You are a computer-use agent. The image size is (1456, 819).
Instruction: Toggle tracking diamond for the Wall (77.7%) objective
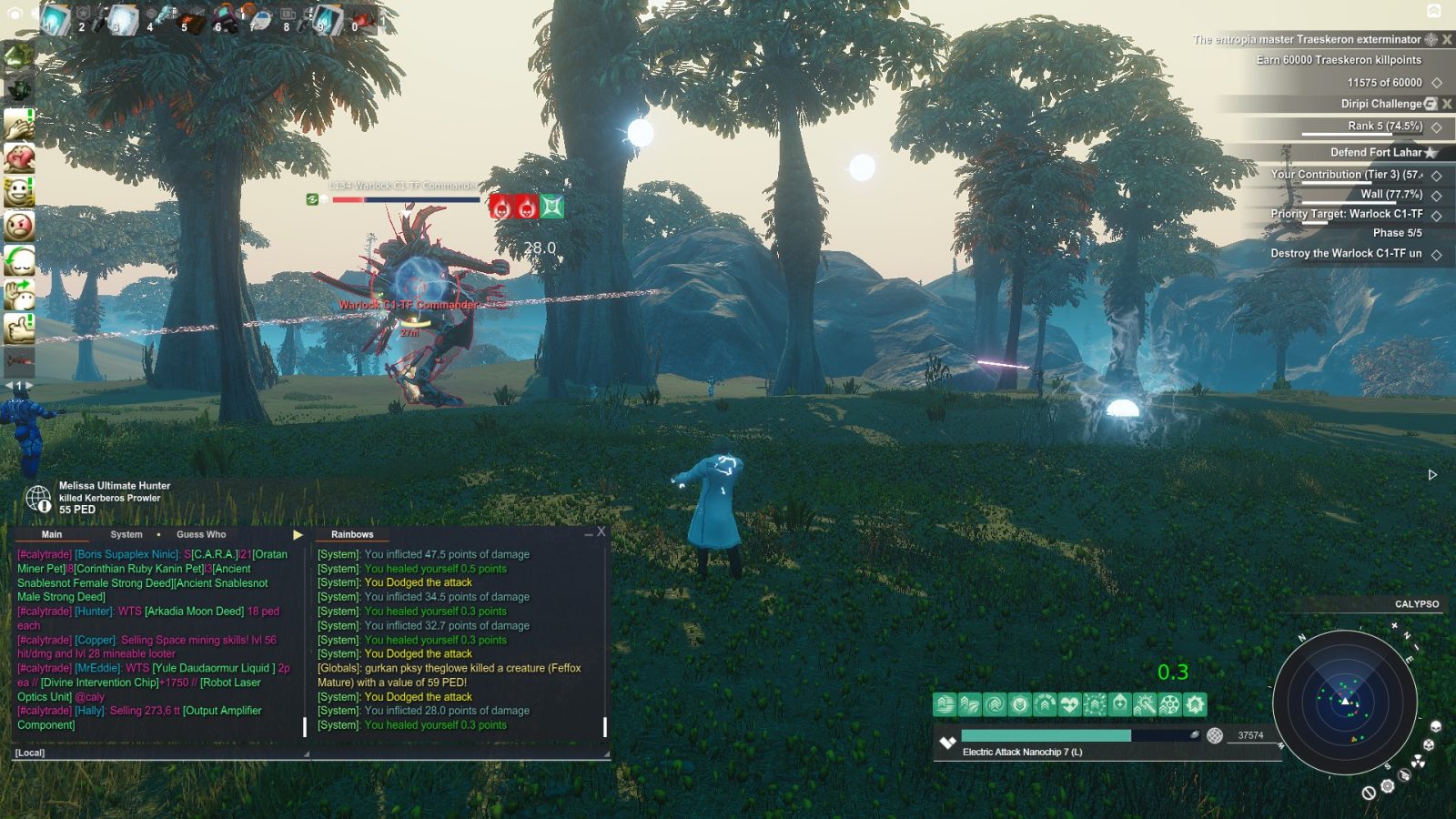[x=1437, y=195]
